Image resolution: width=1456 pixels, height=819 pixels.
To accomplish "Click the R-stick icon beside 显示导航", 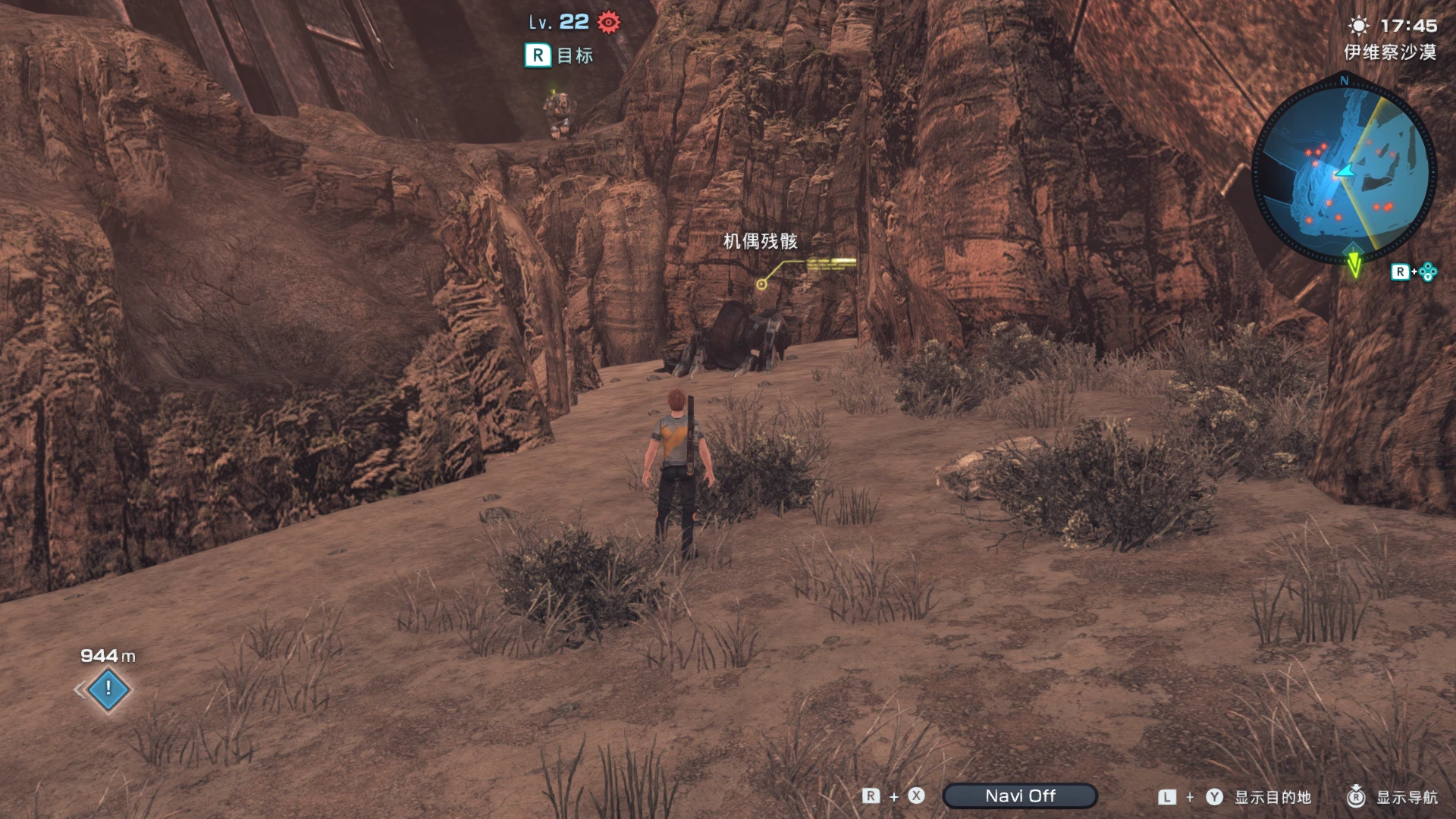I will tap(1356, 796).
